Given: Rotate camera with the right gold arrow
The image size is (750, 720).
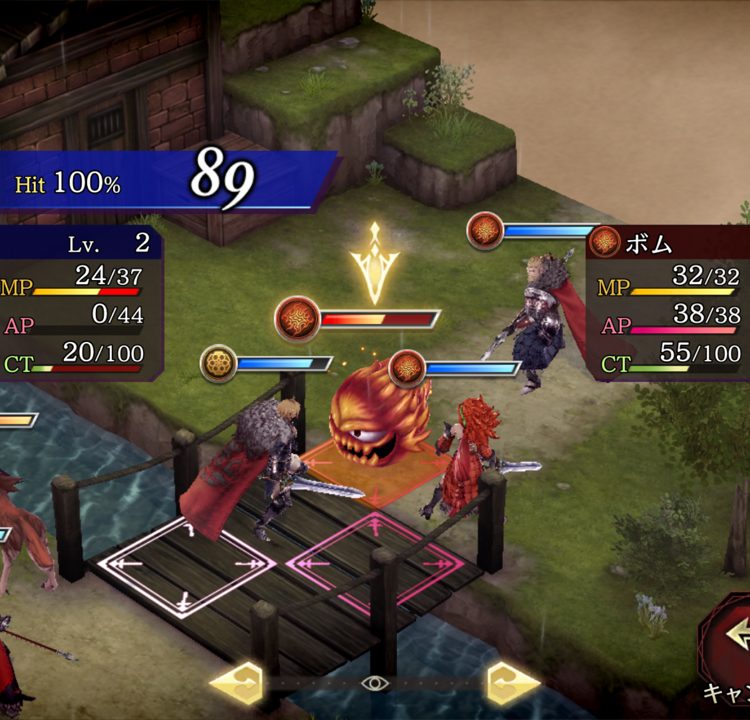Looking at the screenshot, I should coord(512,684).
